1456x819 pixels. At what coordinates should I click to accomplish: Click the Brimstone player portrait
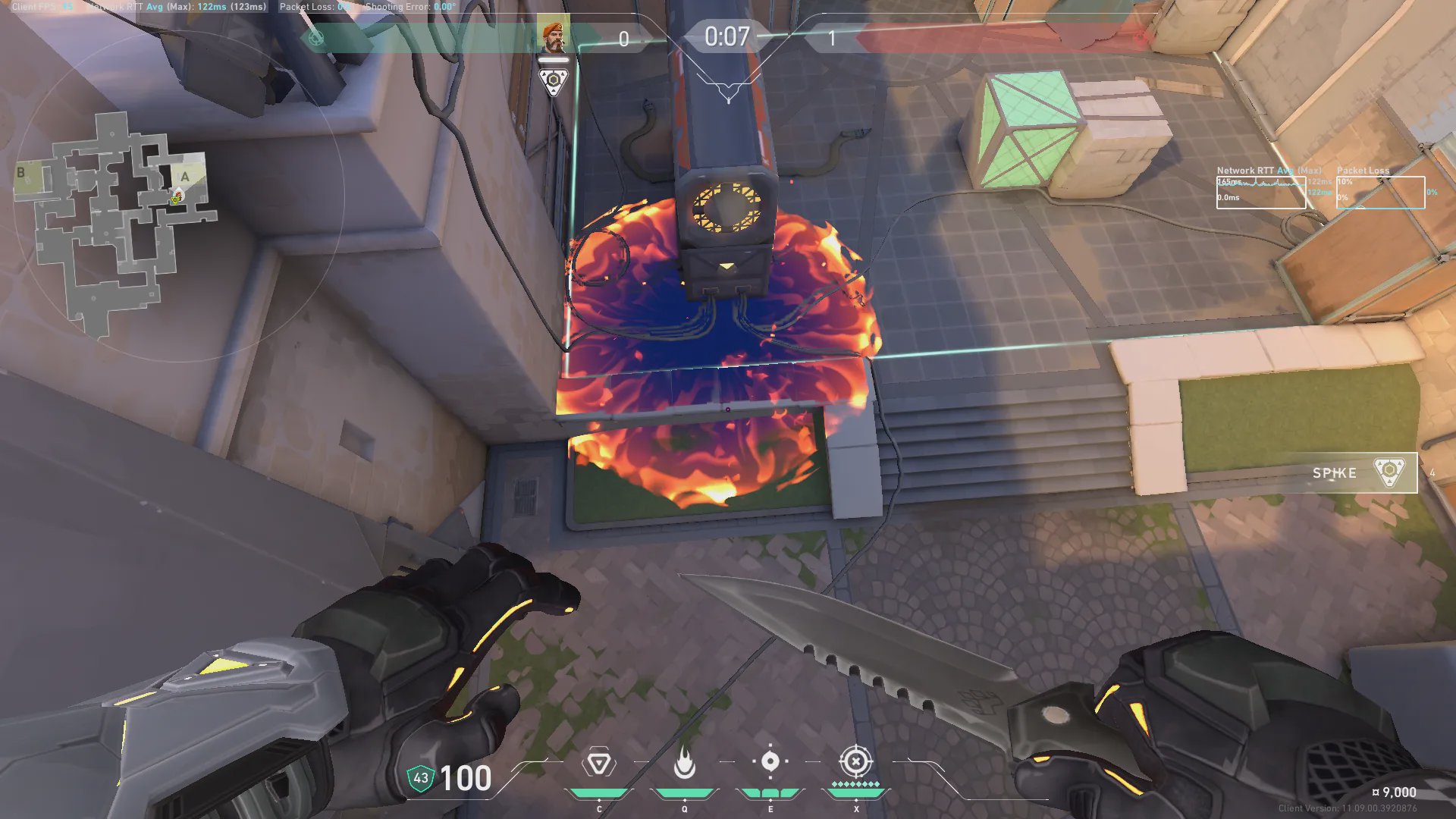(553, 35)
